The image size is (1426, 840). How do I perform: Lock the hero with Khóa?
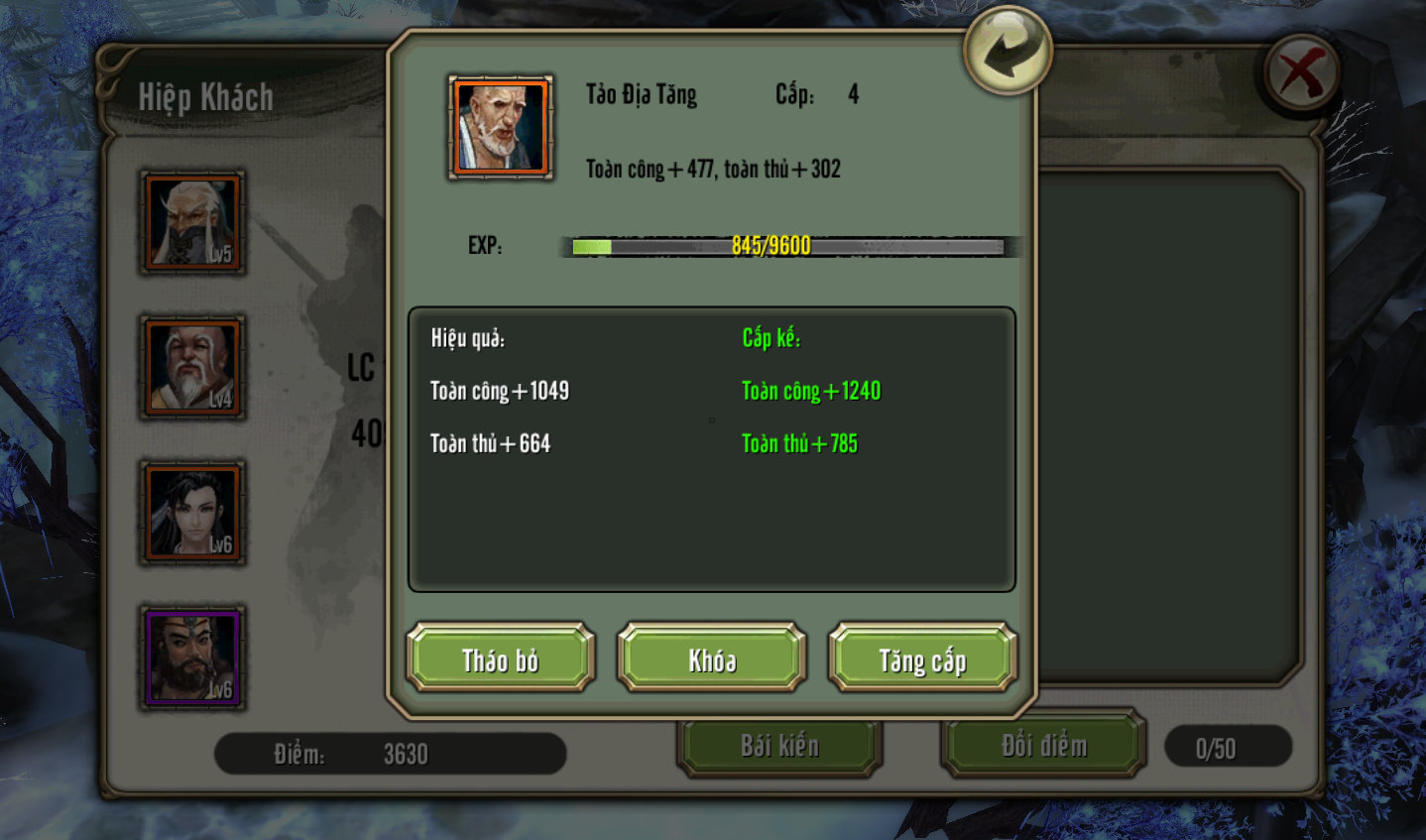712,659
